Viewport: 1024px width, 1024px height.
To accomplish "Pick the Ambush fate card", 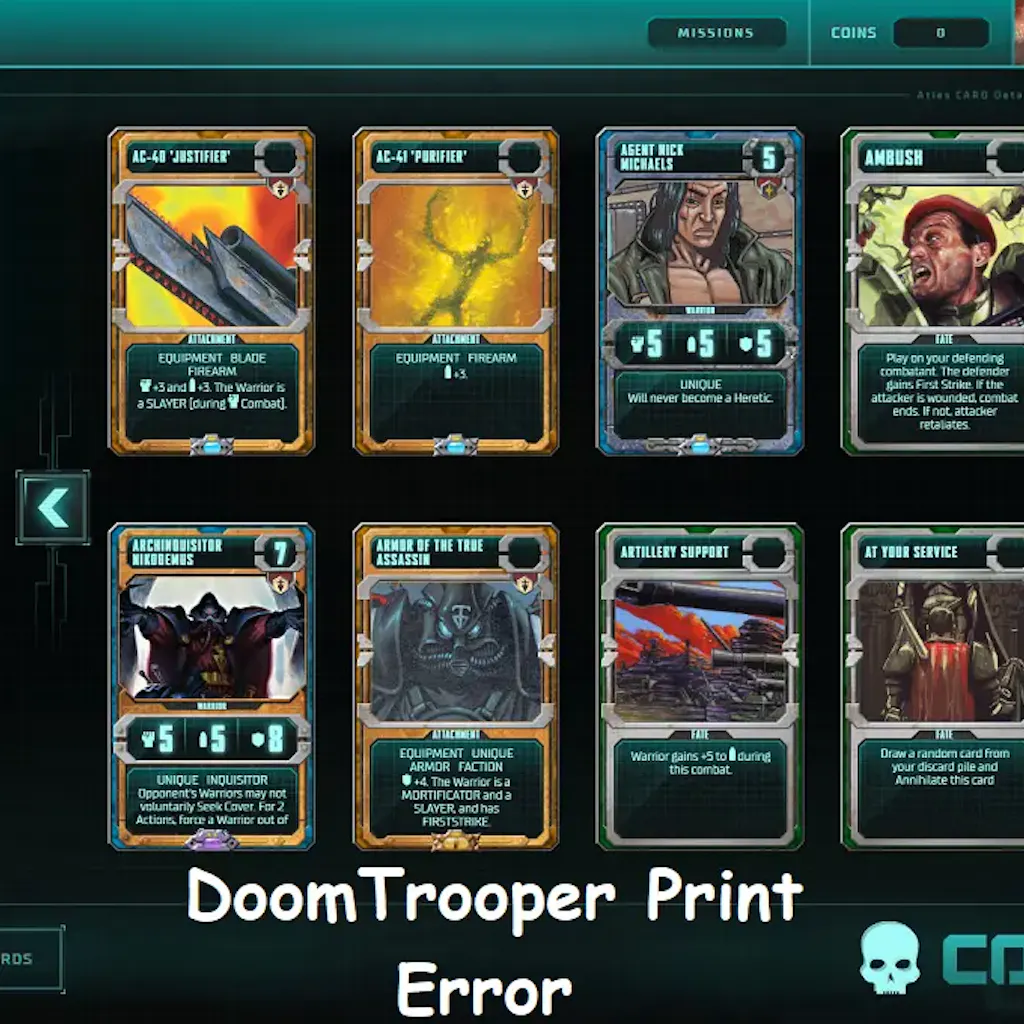I will pos(935,290).
